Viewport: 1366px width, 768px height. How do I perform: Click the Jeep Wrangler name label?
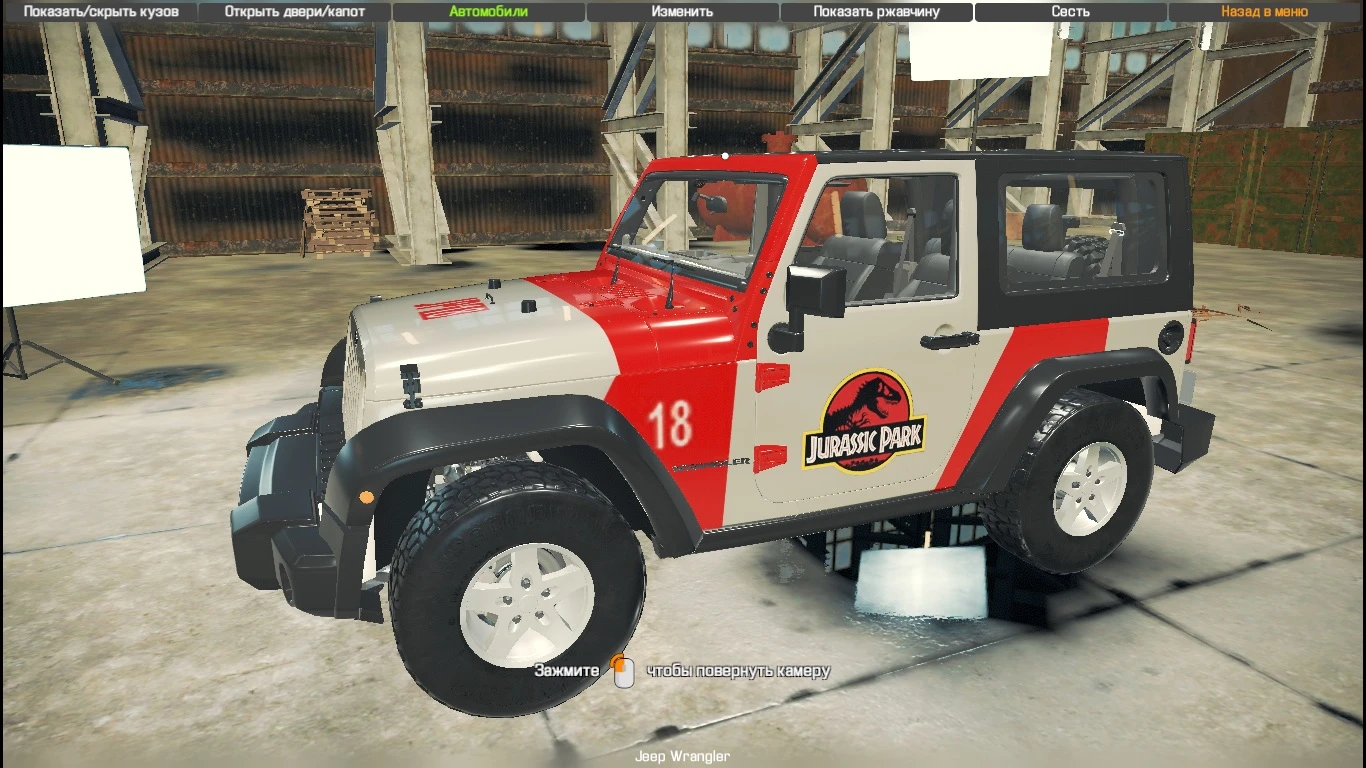point(683,757)
